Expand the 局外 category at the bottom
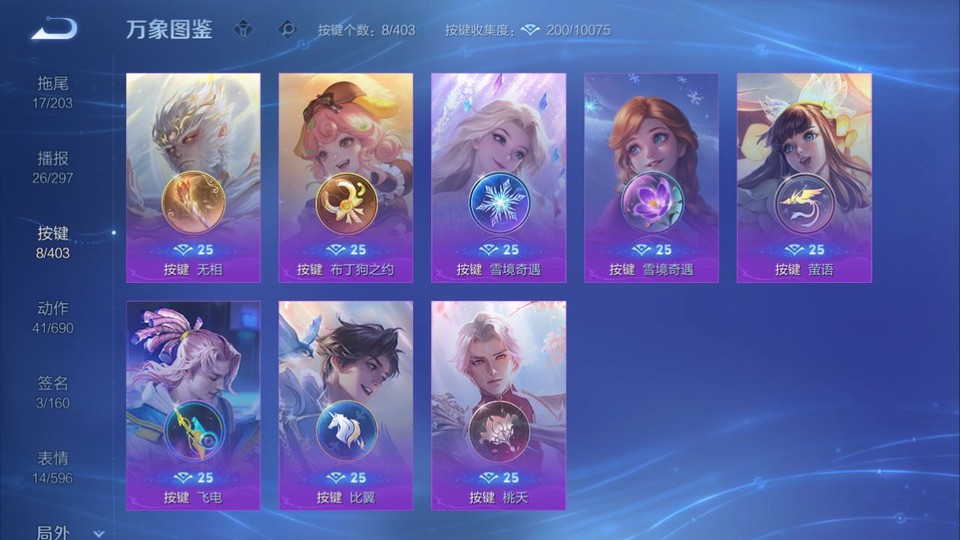960x540 pixels. point(60,533)
